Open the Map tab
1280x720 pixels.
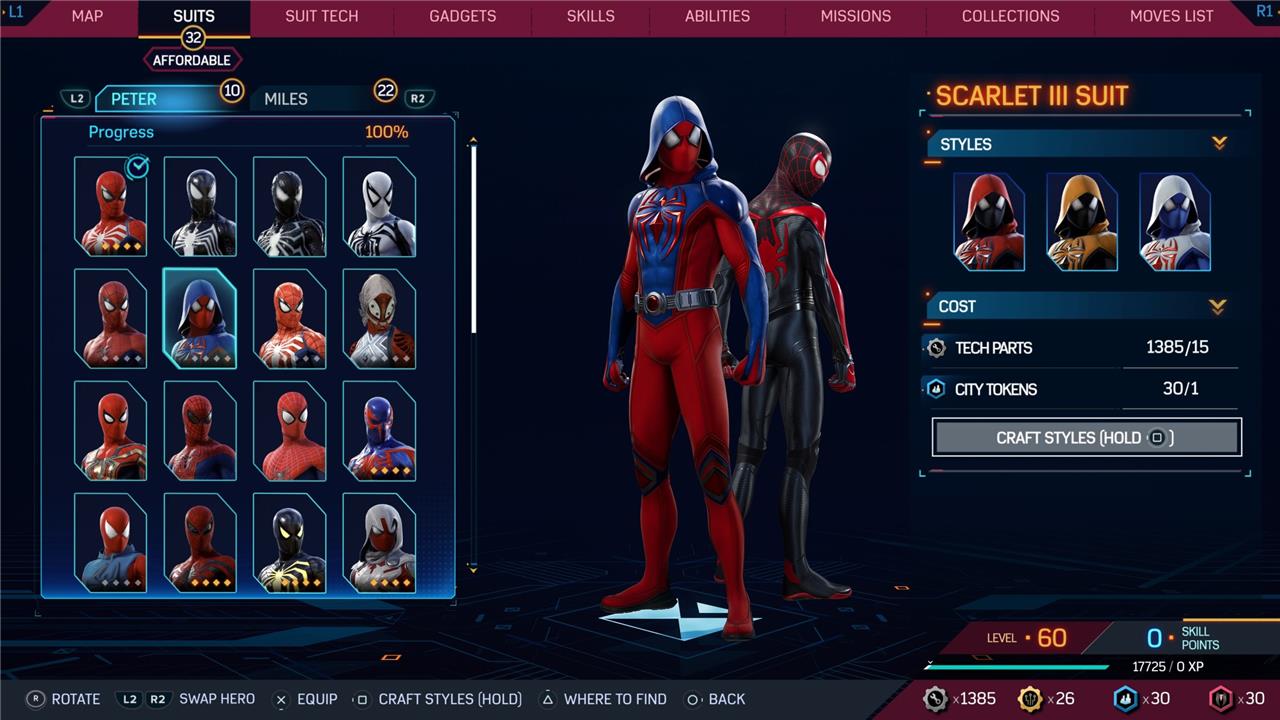click(x=87, y=16)
